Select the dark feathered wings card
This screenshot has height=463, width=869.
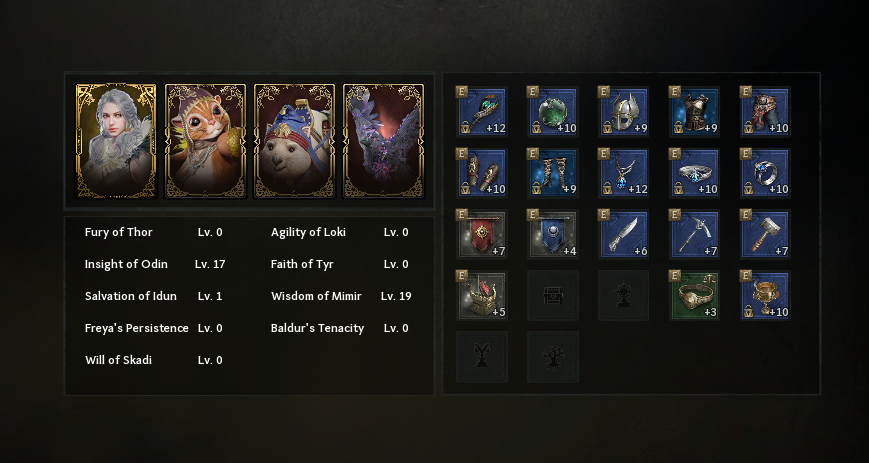coord(383,141)
